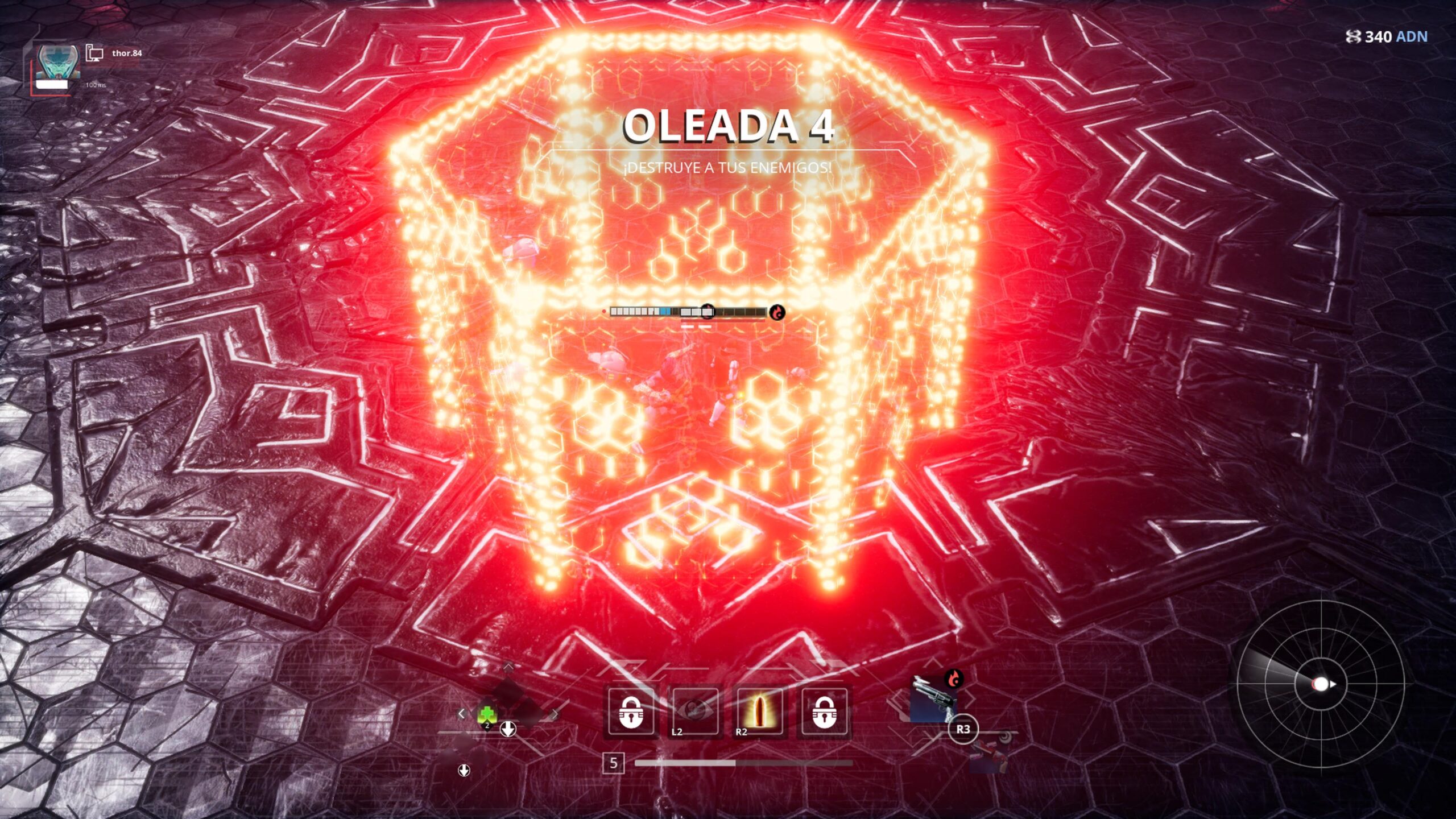Activate the eye ability slot
The width and height of the screenshot is (1456, 819).
695,712
